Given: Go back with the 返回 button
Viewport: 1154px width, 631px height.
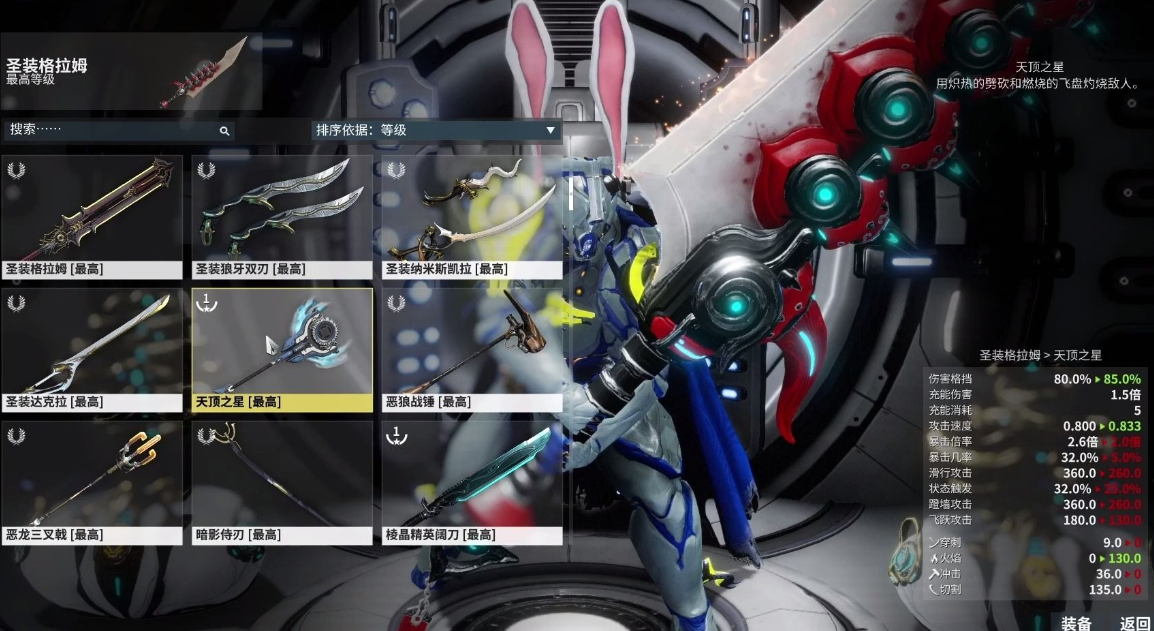Looking at the screenshot, I should [x=1134, y=623].
